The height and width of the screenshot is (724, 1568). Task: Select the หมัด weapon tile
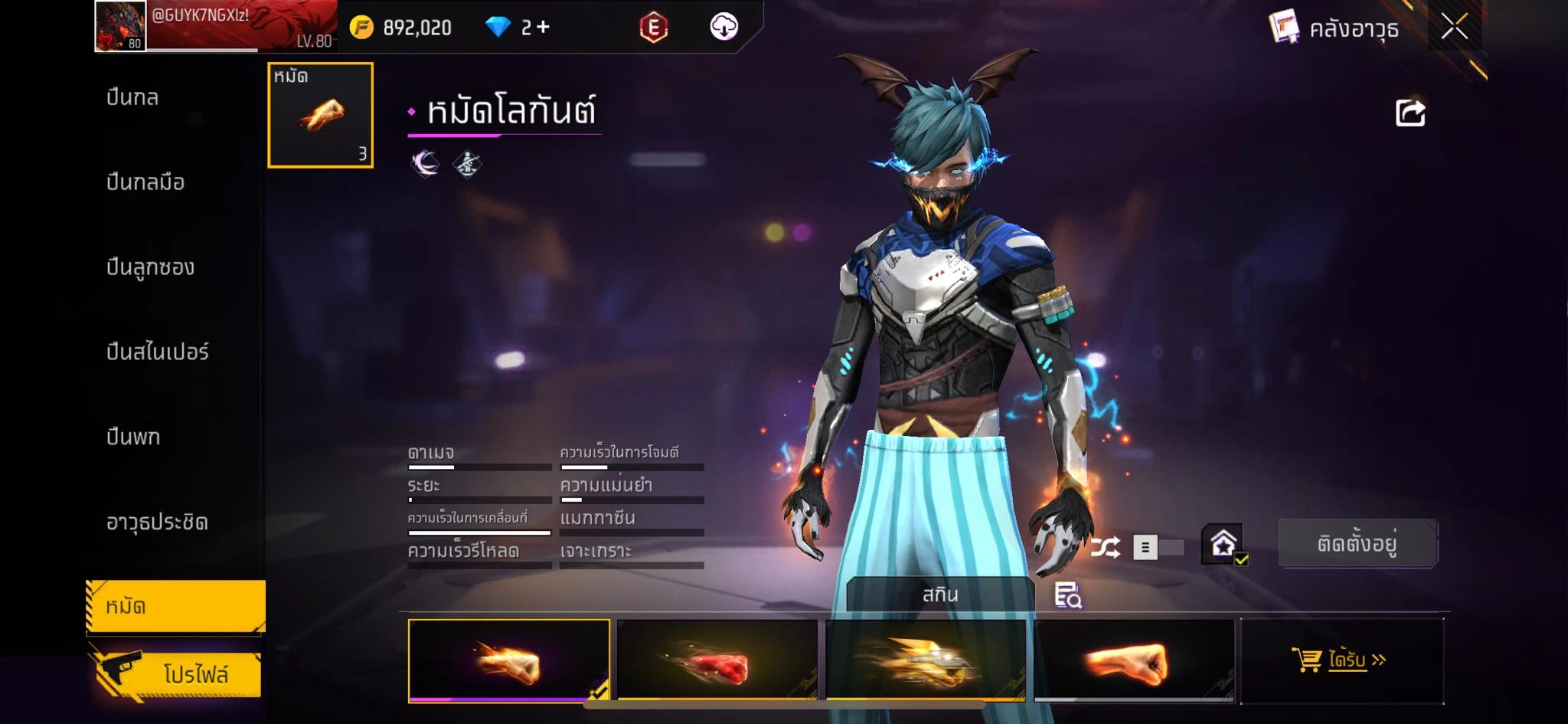coord(320,115)
